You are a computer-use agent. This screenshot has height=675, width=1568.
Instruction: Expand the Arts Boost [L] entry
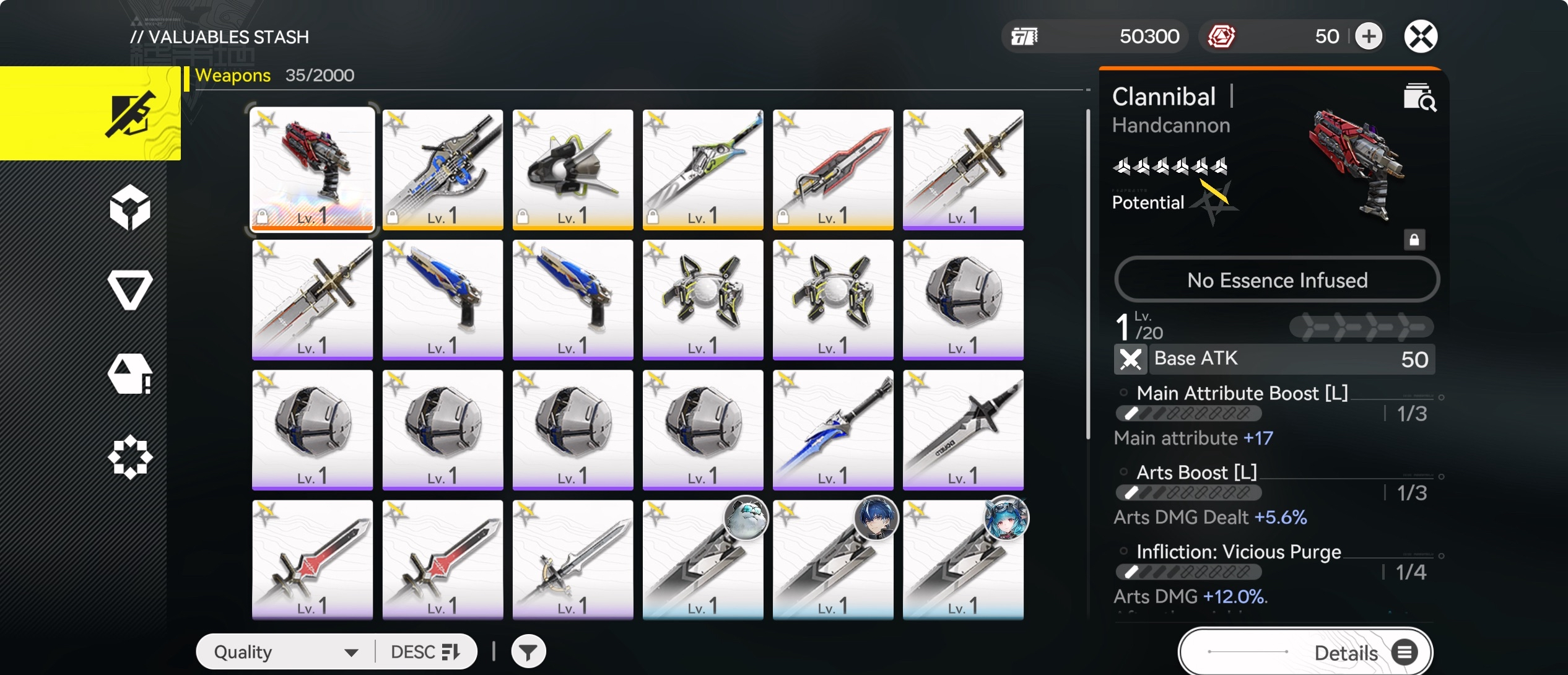[x=1195, y=472]
